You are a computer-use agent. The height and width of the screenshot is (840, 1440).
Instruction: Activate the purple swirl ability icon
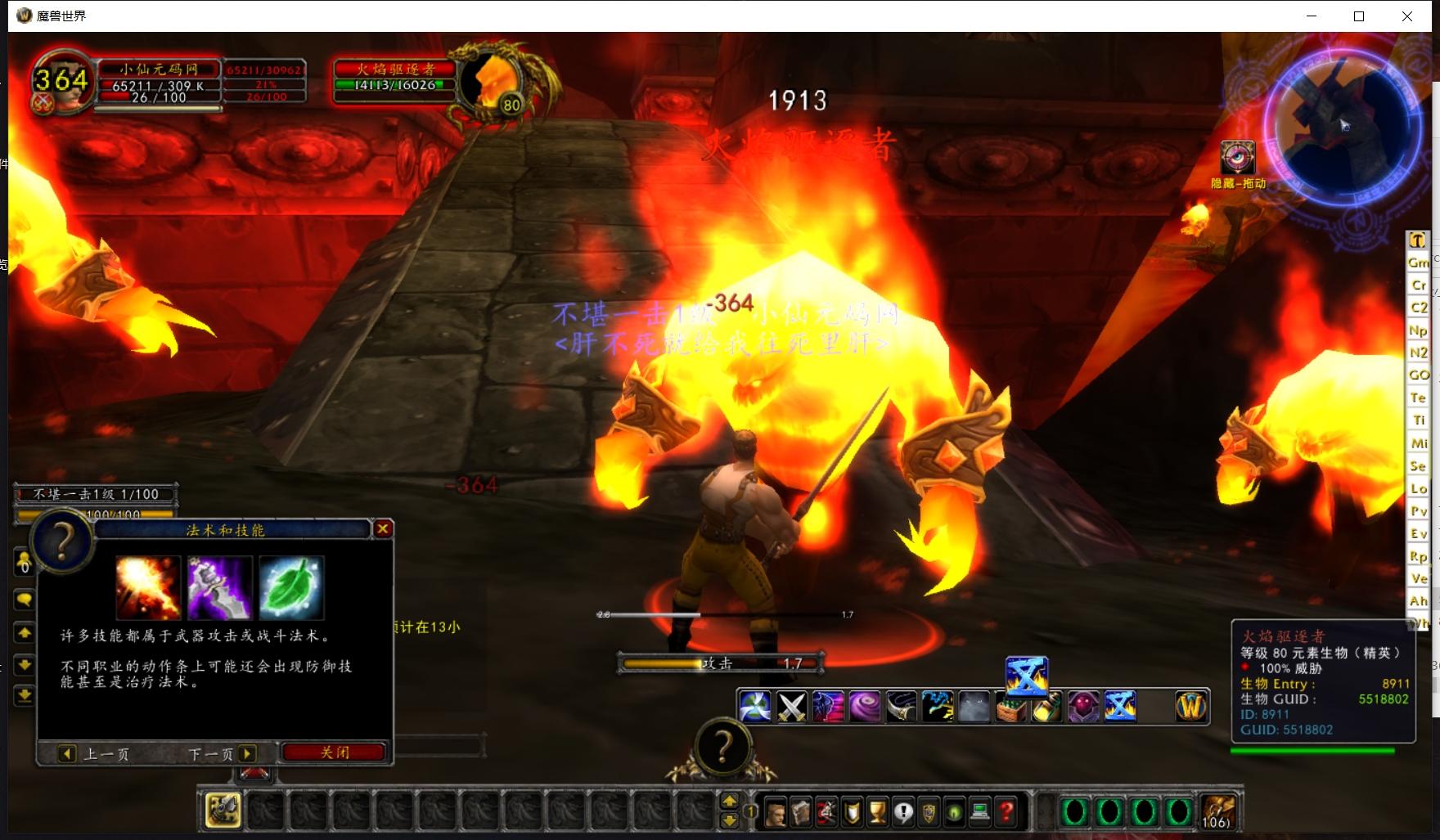click(864, 707)
